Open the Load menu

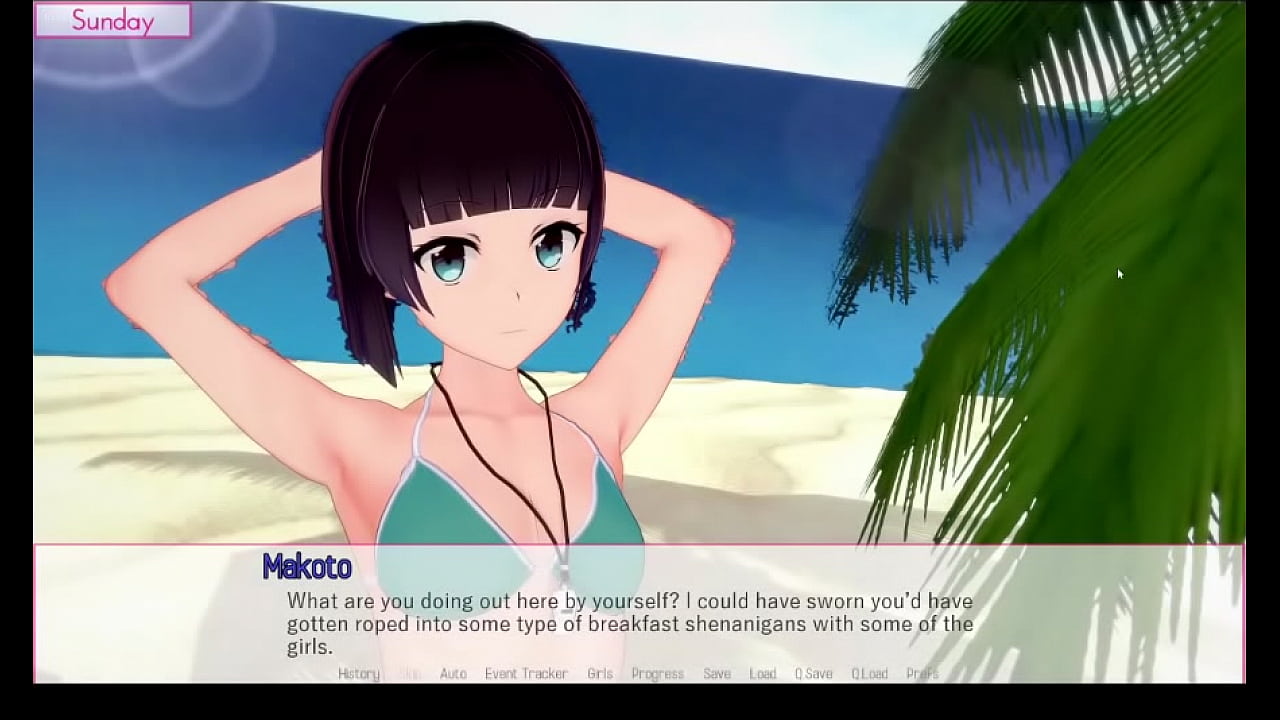(763, 674)
